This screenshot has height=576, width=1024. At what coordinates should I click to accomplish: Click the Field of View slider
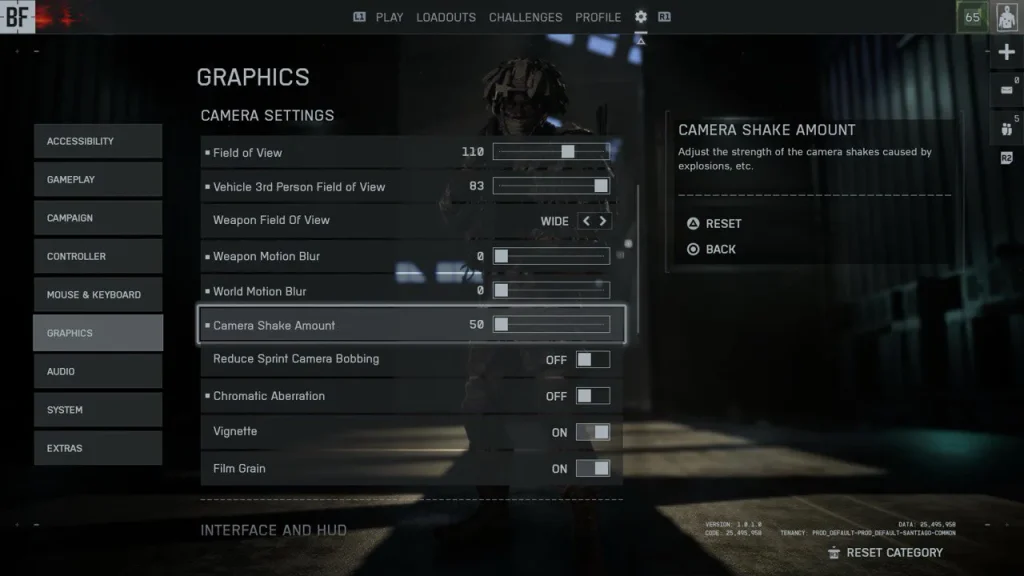click(x=551, y=152)
